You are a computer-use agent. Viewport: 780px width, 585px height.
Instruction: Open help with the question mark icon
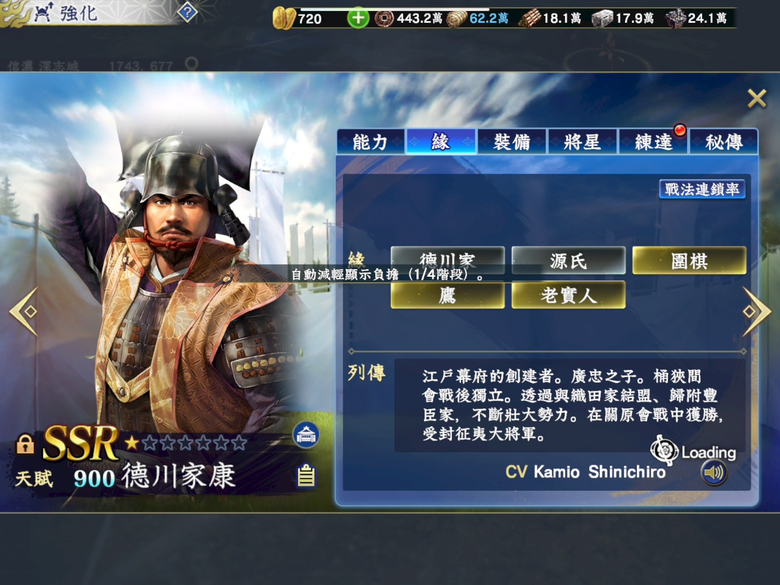[187, 12]
